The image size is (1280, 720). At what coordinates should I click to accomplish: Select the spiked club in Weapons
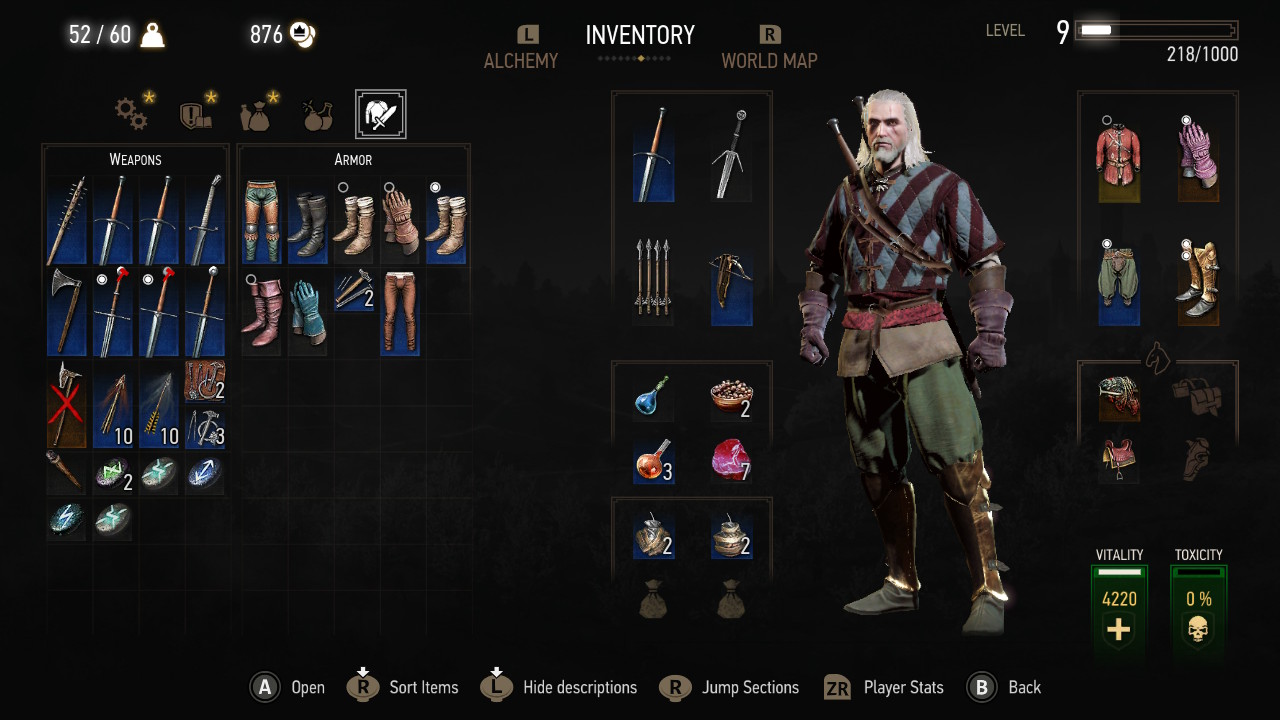click(66, 221)
